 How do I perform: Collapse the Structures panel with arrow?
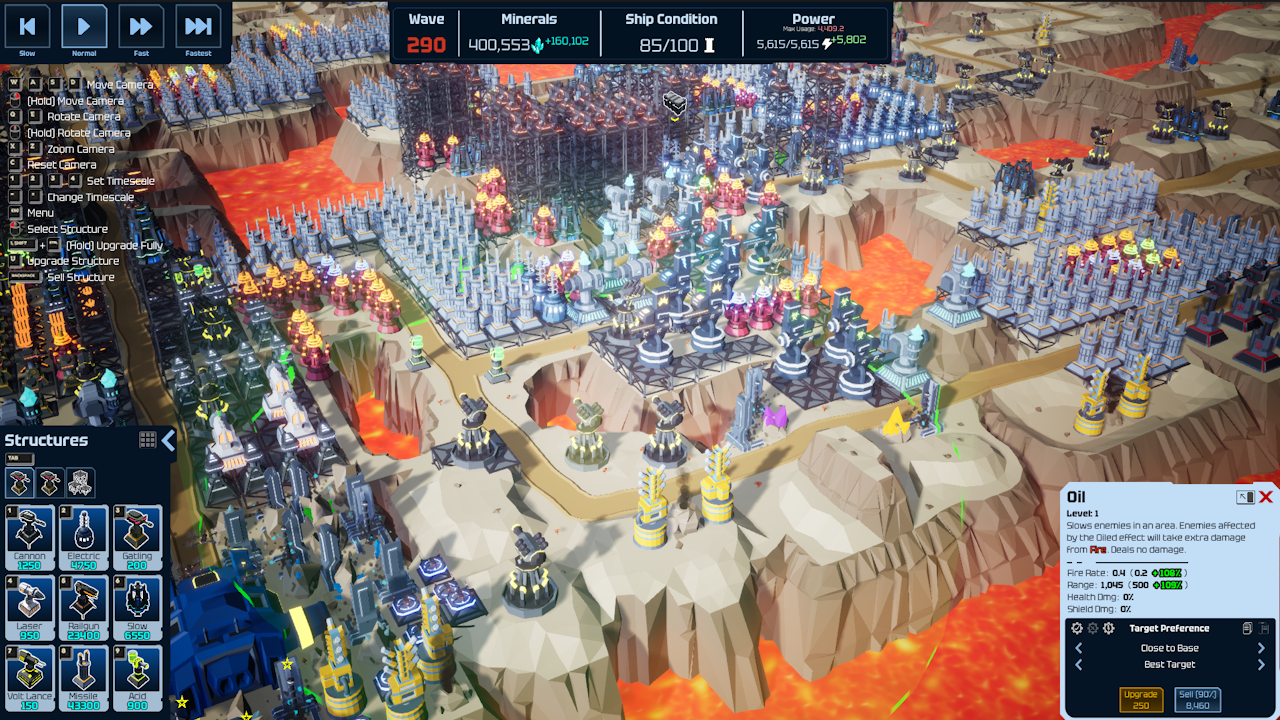168,440
